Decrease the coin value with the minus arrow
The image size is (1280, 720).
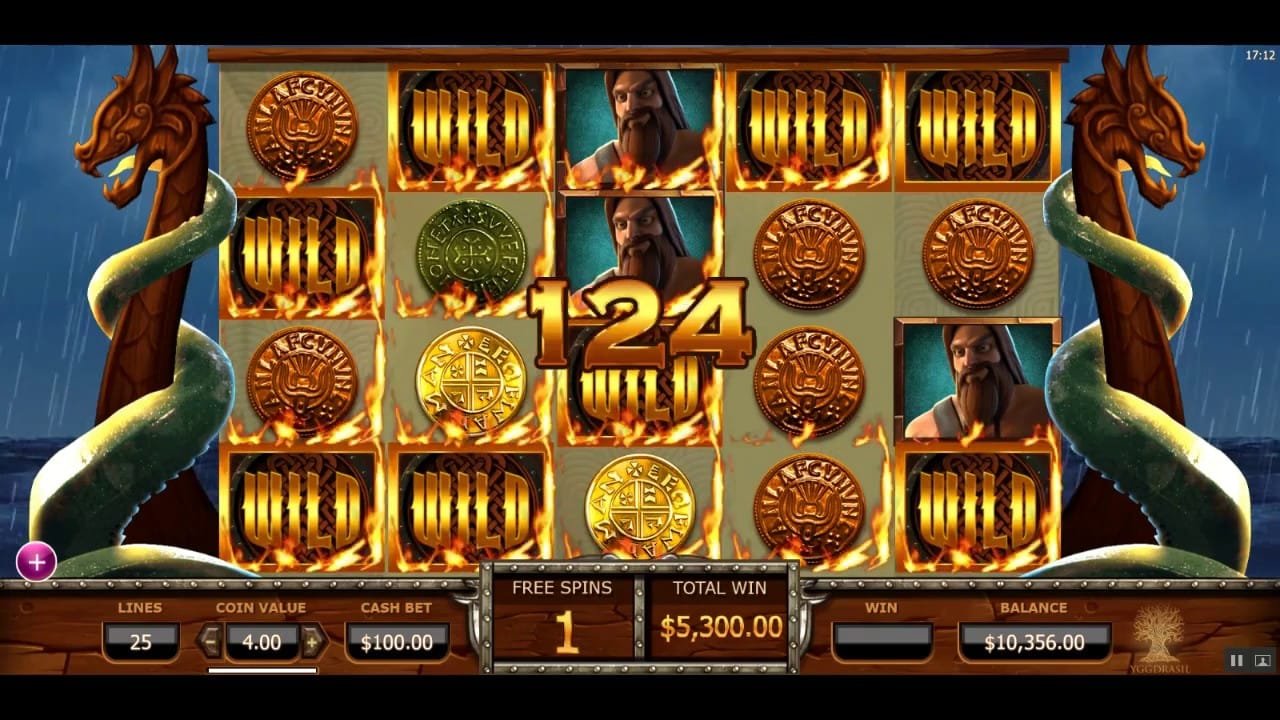[210, 641]
